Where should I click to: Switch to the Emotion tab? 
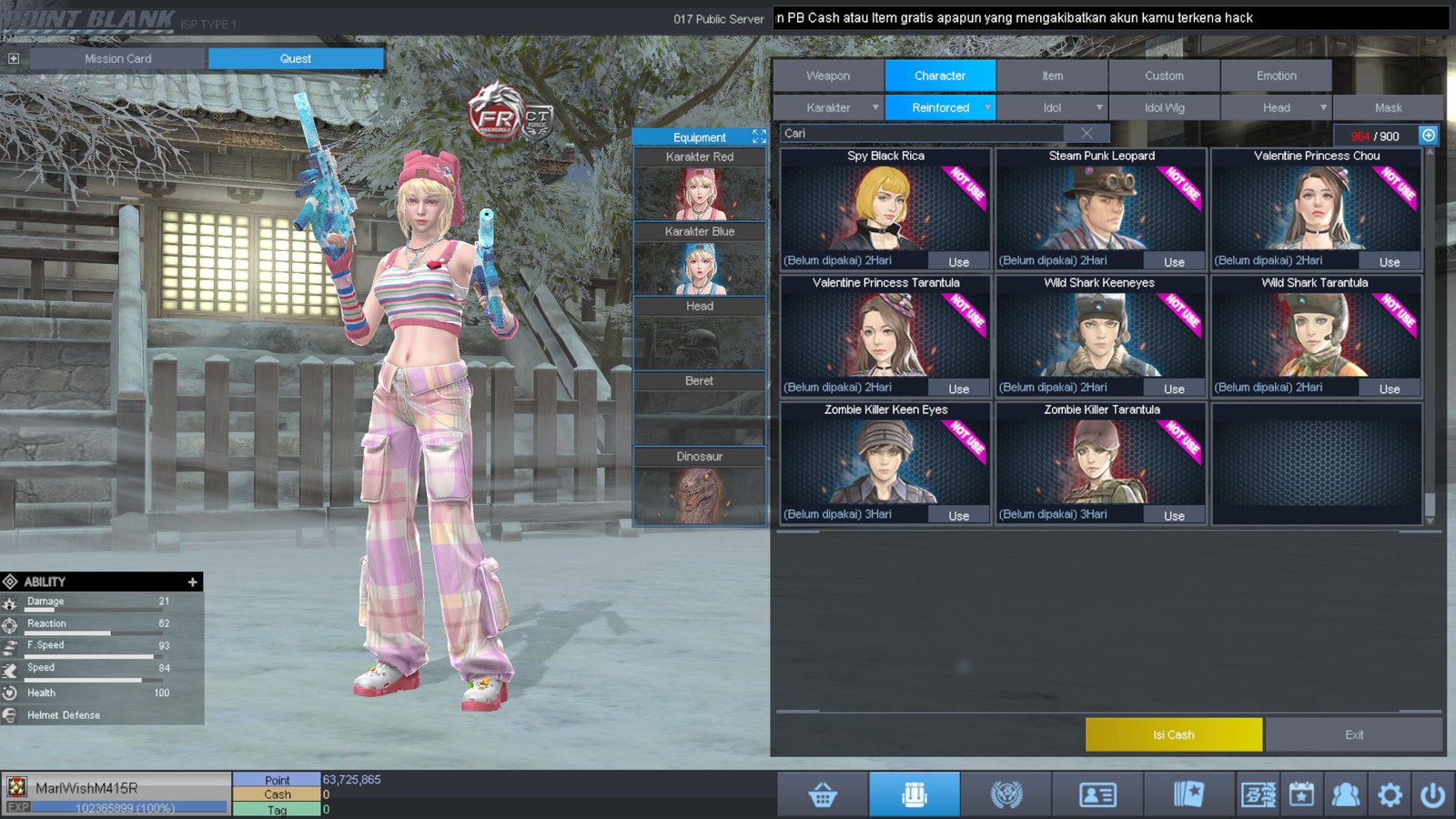point(1276,76)
